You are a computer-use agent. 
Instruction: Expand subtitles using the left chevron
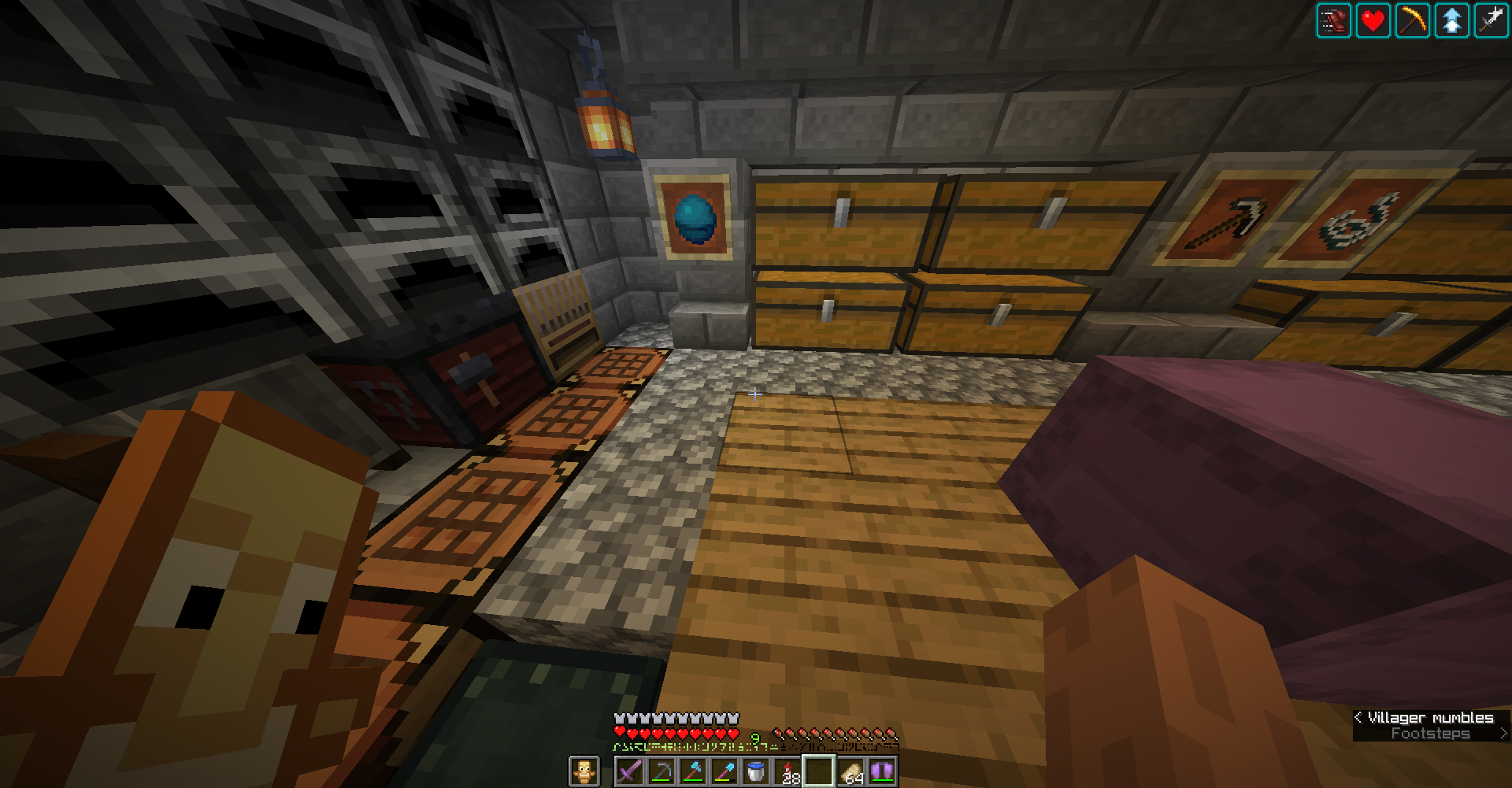pos(1359,717)
